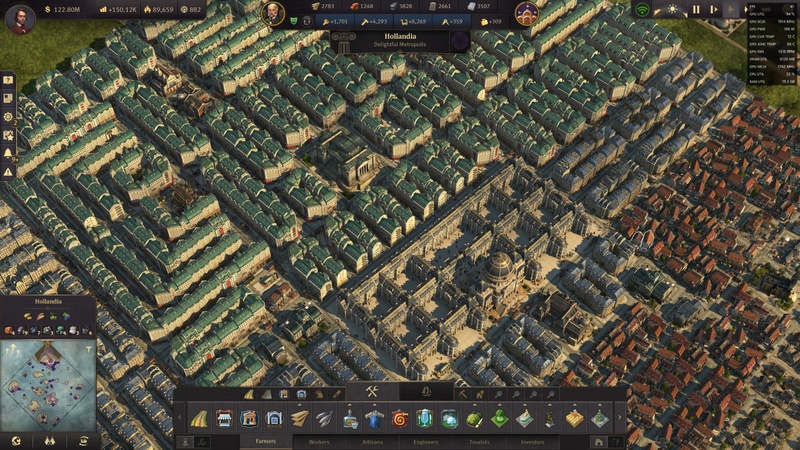Open the ship construction menu
Screen dimensions: 800x450
[x=427, y=391]
